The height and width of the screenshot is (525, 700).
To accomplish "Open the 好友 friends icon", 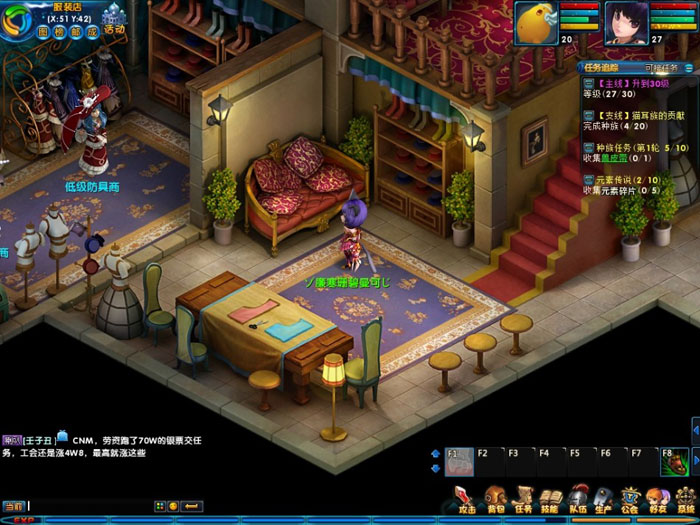I will click(657, 498).
